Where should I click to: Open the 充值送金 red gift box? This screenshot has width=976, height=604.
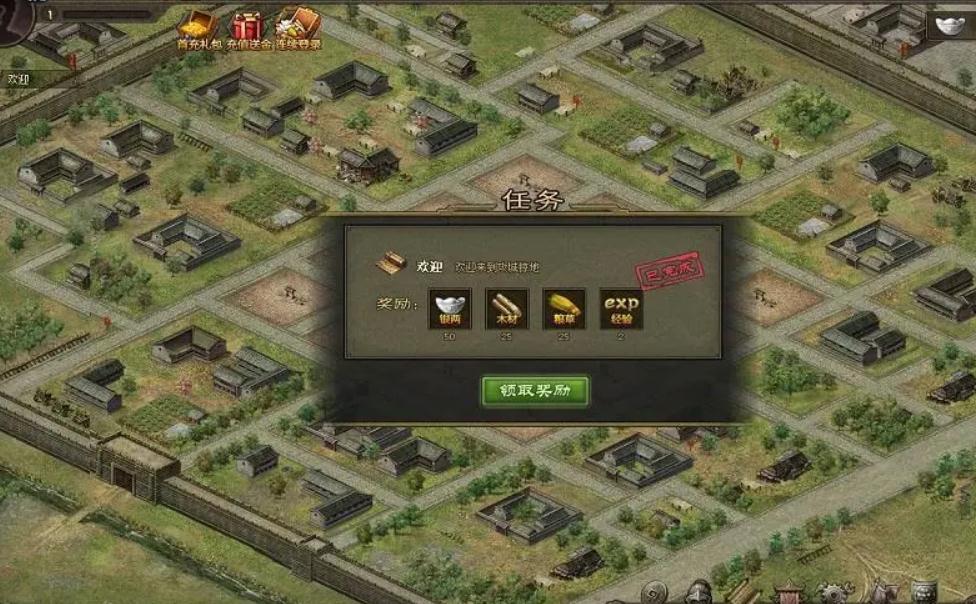pos(248,29)
